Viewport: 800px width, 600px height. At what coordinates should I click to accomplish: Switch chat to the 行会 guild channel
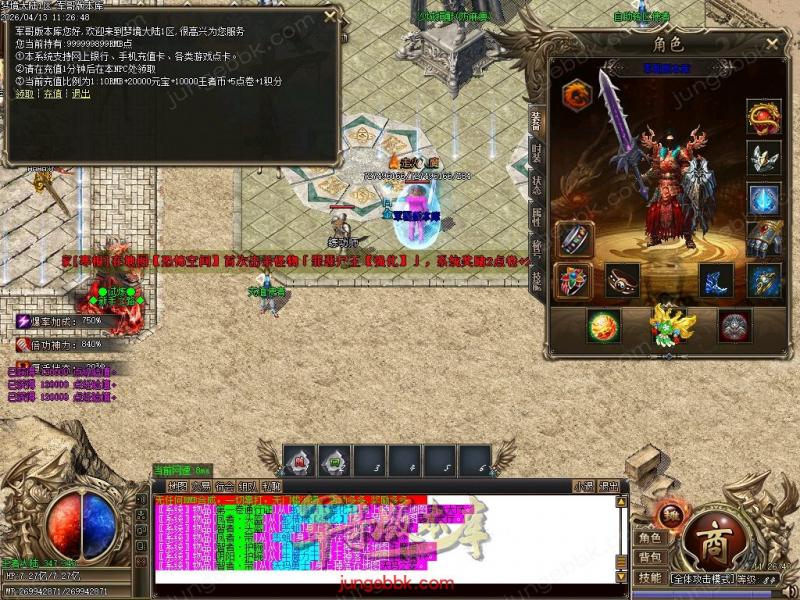click(224, 486)
